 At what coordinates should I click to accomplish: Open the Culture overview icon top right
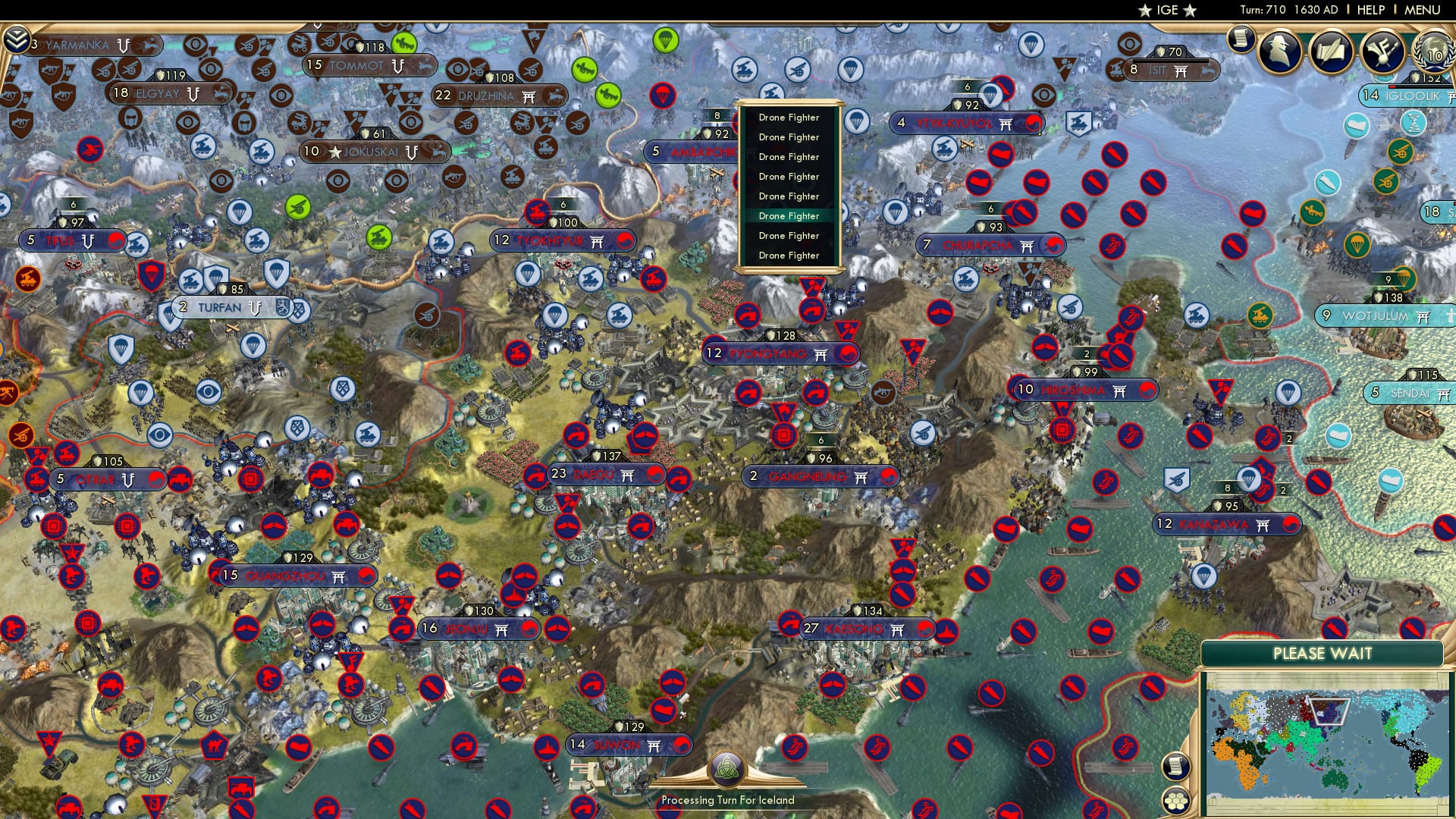pos(1380,52)
